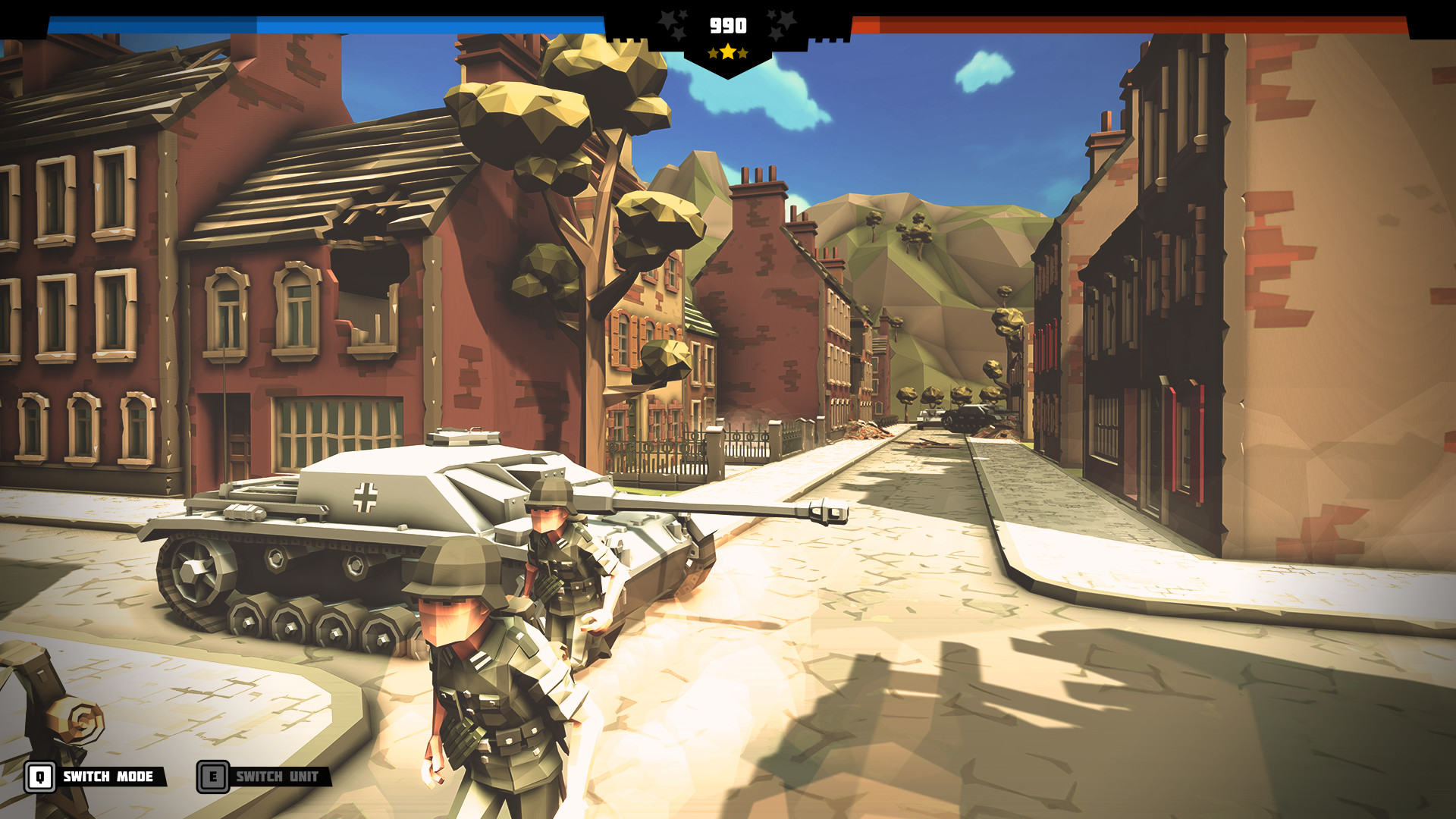This screenshot has height=819, width=1456.
Task: Toggle Switch Mode via its label
Action: pos(108,777)
